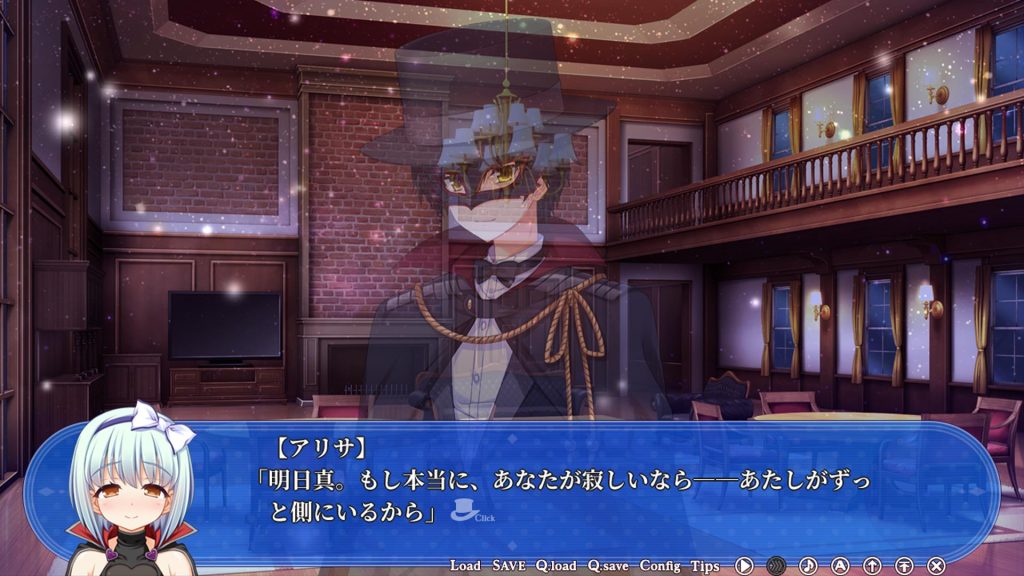Start auto-play with the play arrow icon
Image resolution: width=1024 pixels, height=576 pixels.
point(744,566)
